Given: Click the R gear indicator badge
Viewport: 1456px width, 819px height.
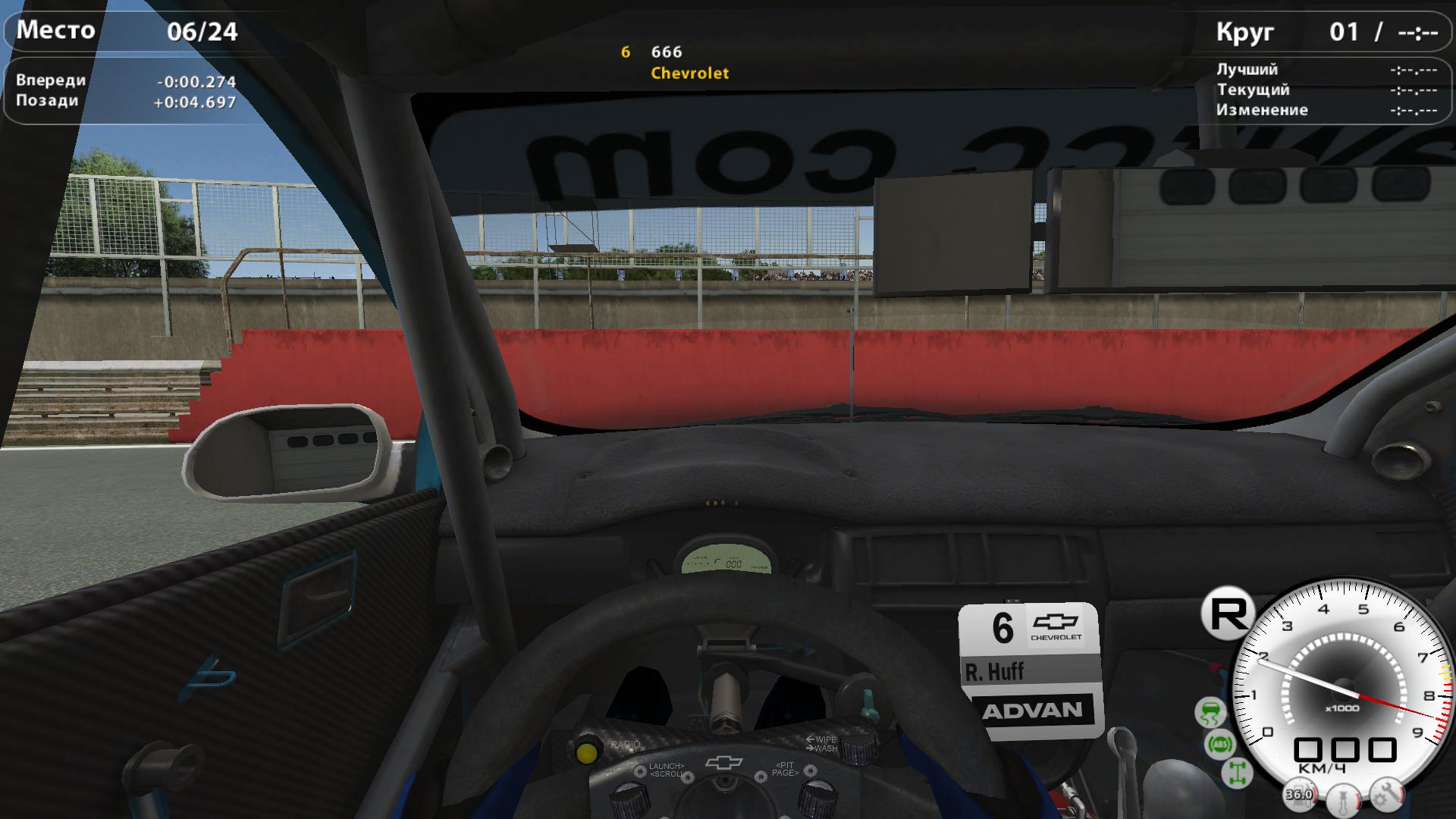Looking at the screenshot, I should coord(1228,613).
